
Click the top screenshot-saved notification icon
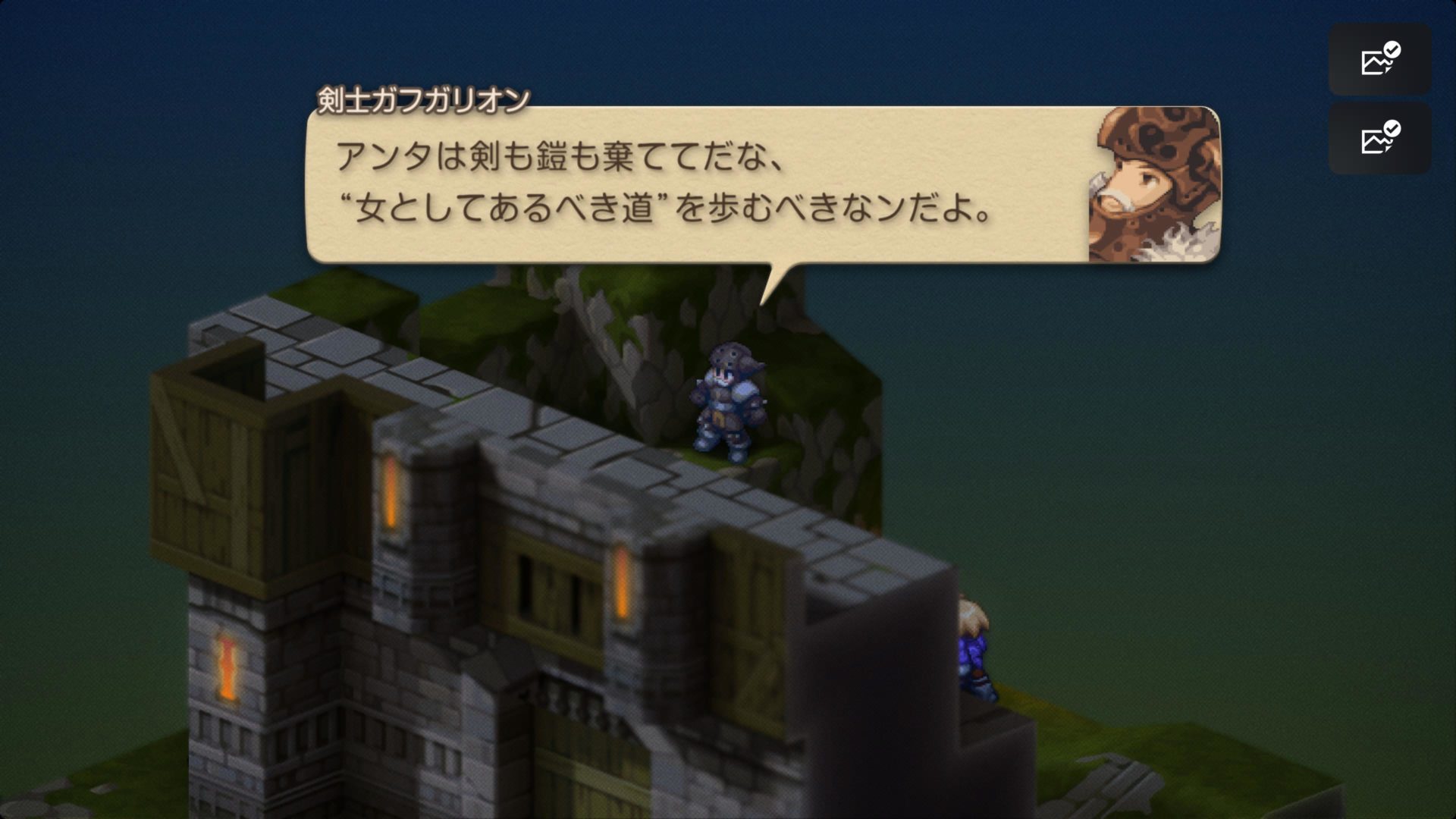[x=1379, y=61]
